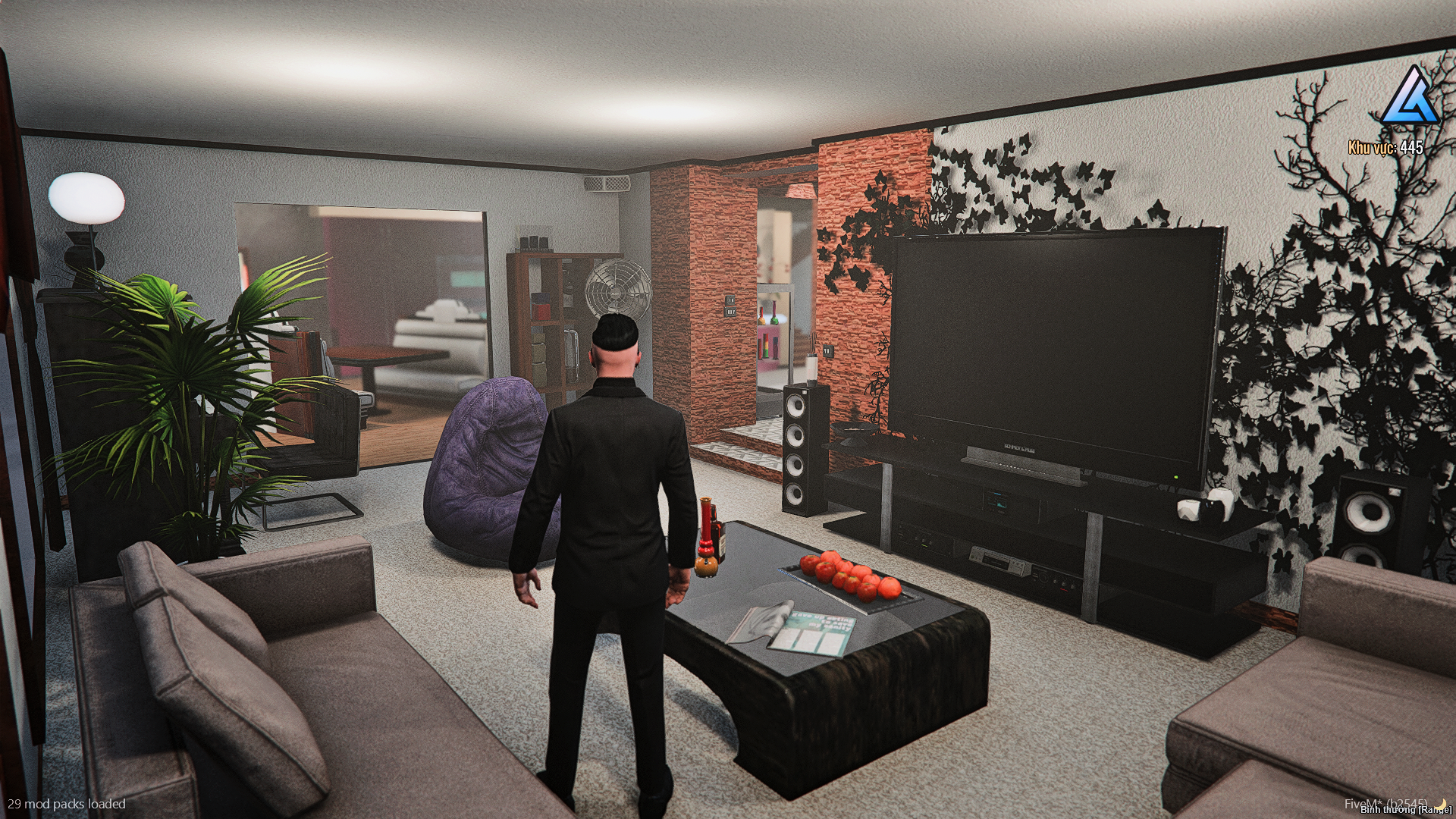Click the blue triangle server logo
The height and width of the screenshot is (819, 1456).
point(1408,96)
